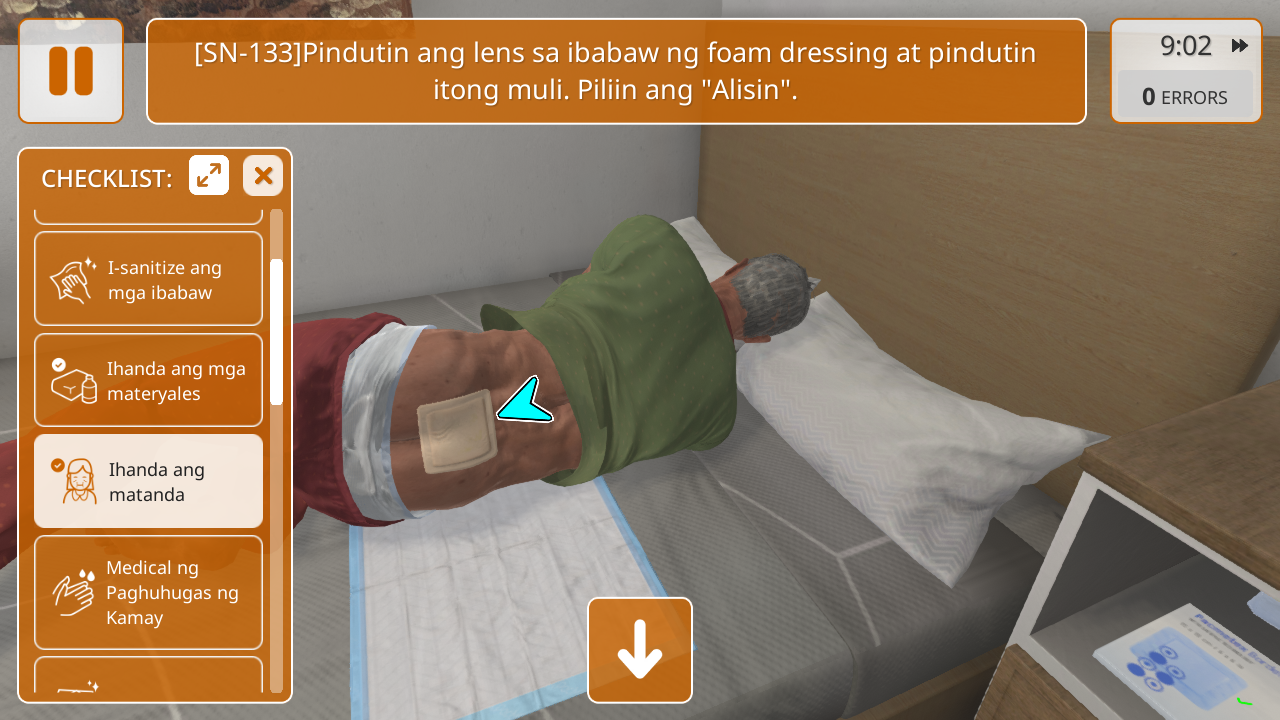Click the checklist scrollbar
The height and width of the screenshot is (720, 1280).
tap(276, 330)
